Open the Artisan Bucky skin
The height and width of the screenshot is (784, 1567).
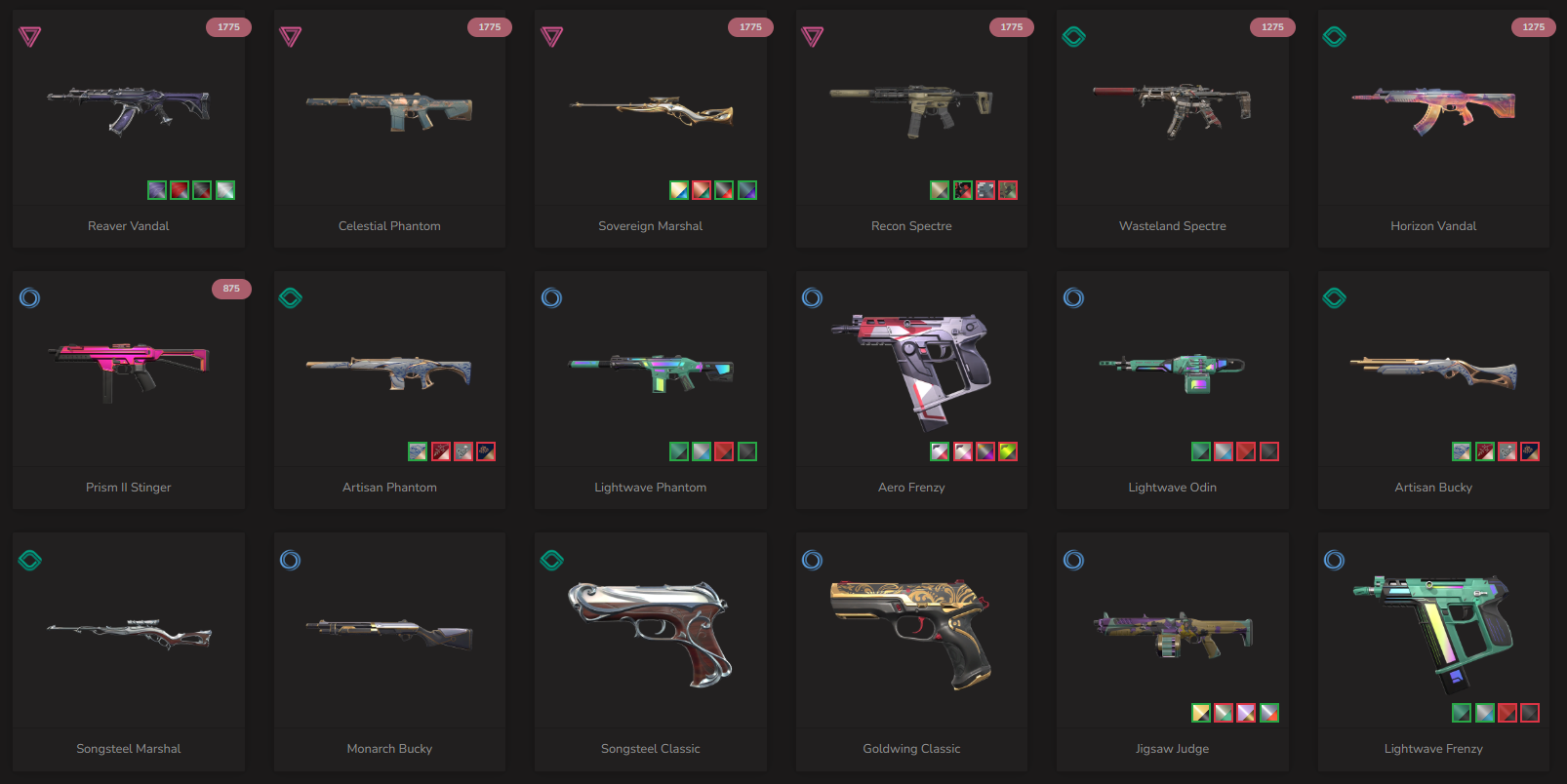pos(1433,371)
